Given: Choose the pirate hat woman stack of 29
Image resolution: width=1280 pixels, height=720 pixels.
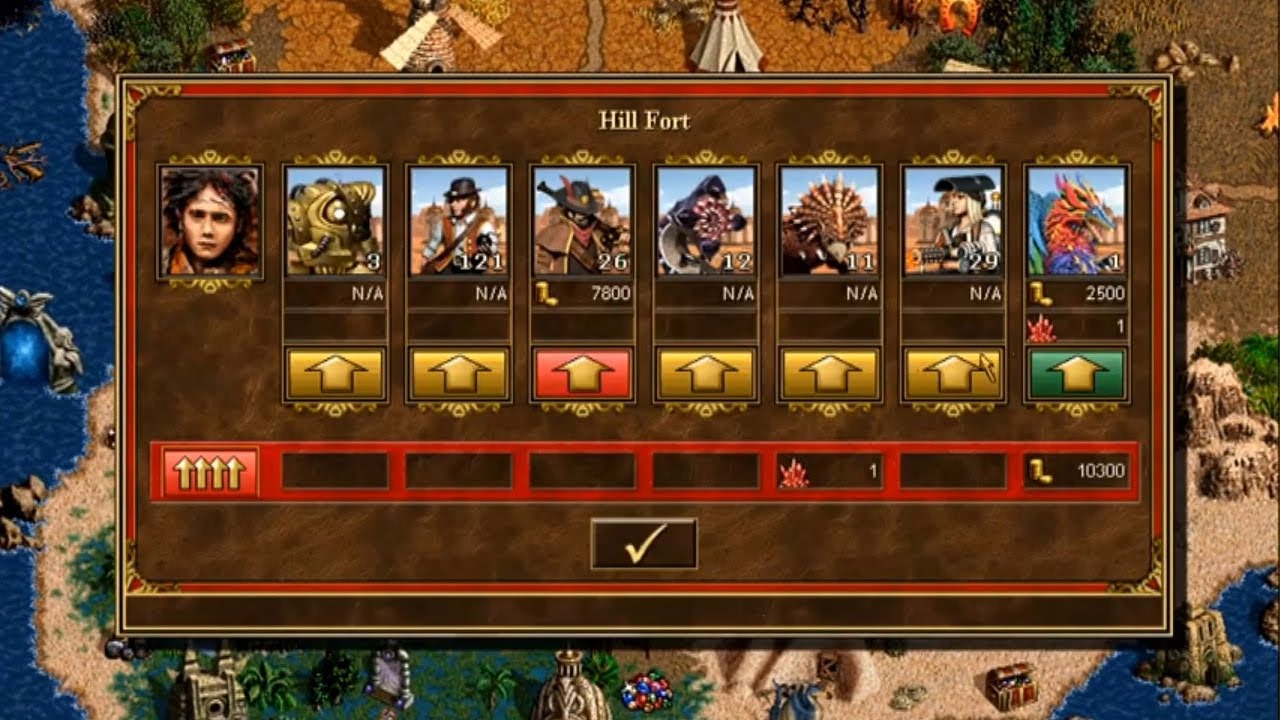Looking at the screenshot, I should [953, 221].
